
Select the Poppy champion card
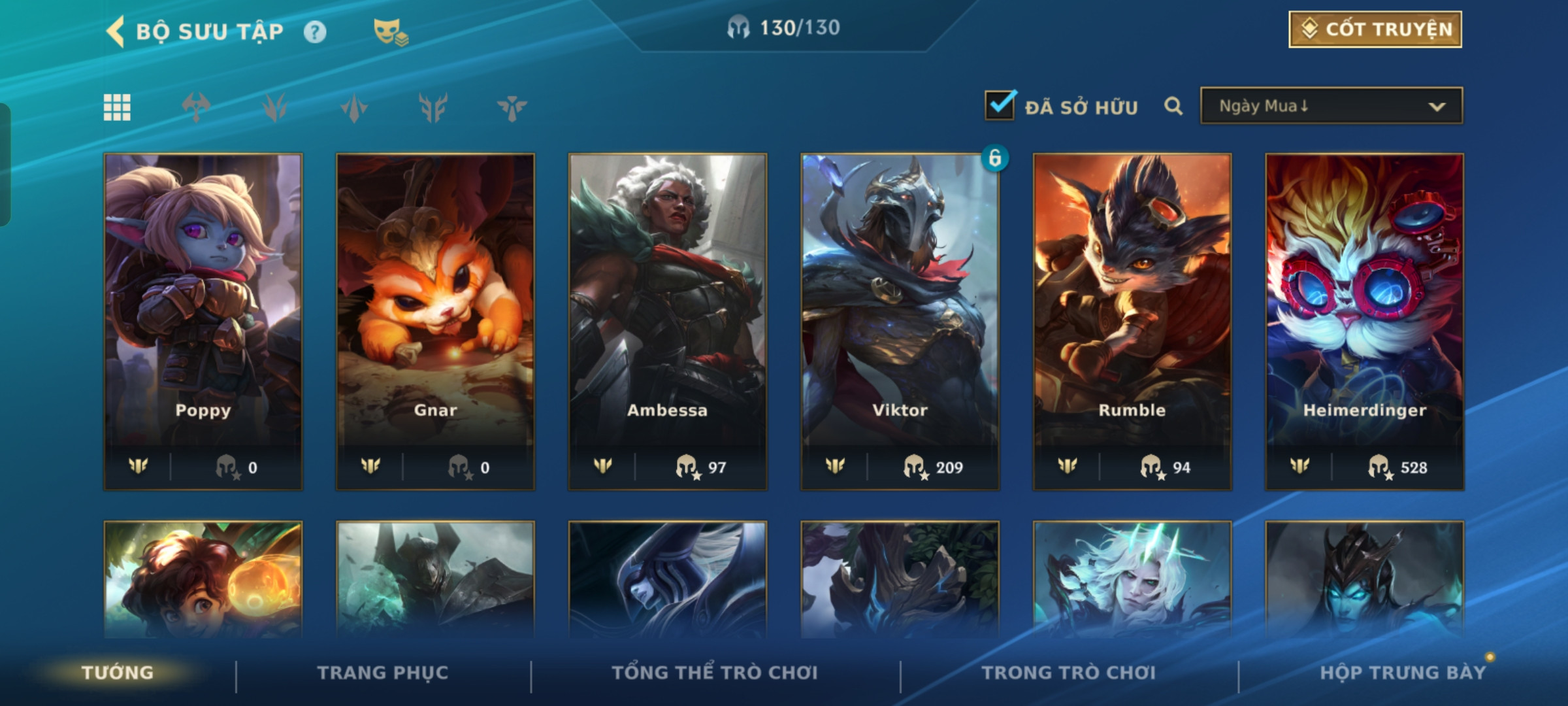click(203, 321)
